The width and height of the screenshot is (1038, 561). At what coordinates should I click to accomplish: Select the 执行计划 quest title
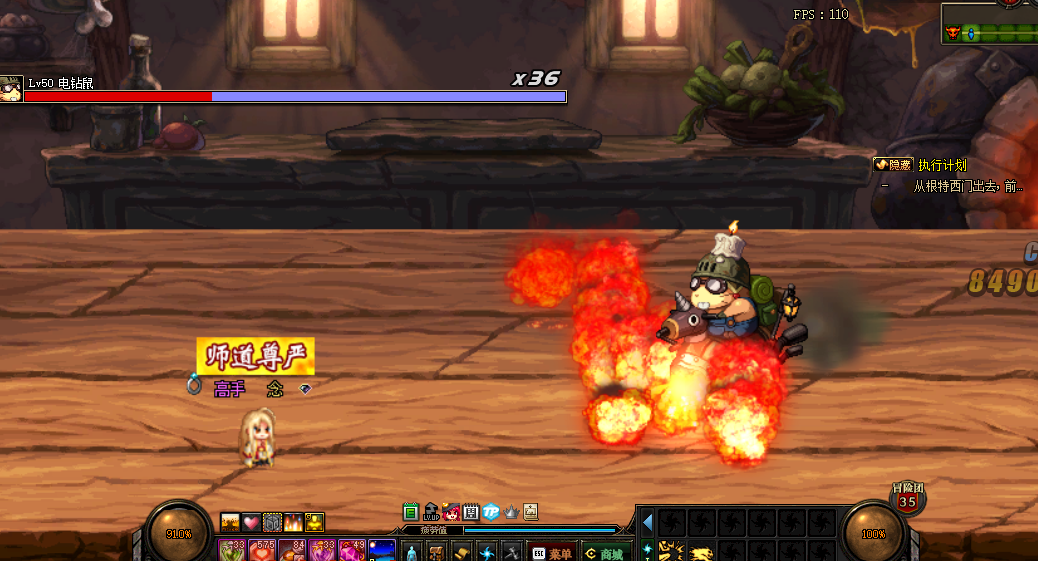[x=942, y=165]
